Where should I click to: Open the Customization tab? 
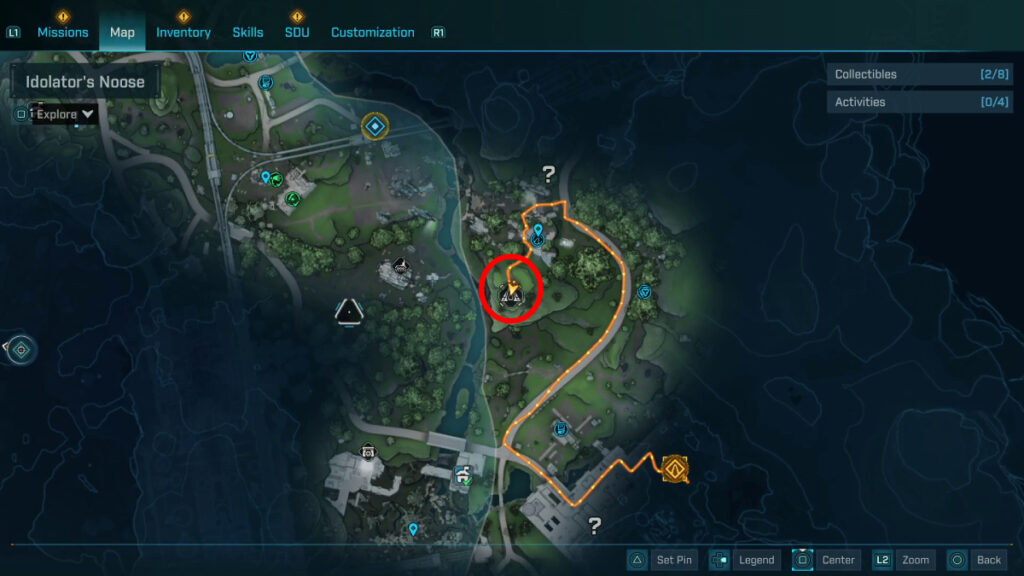[x=372, y=32]
